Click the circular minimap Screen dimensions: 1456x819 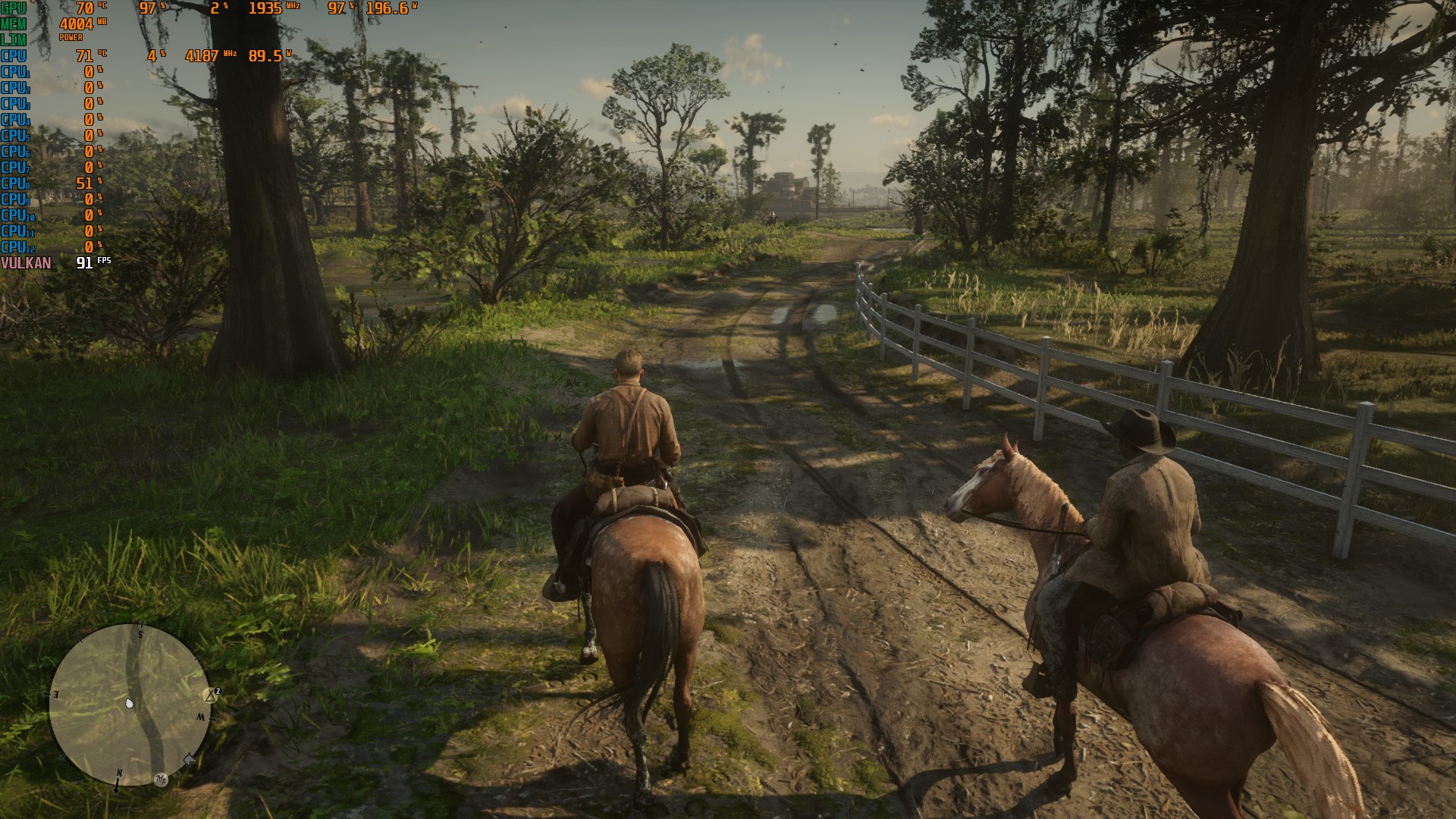pos(130,705)
